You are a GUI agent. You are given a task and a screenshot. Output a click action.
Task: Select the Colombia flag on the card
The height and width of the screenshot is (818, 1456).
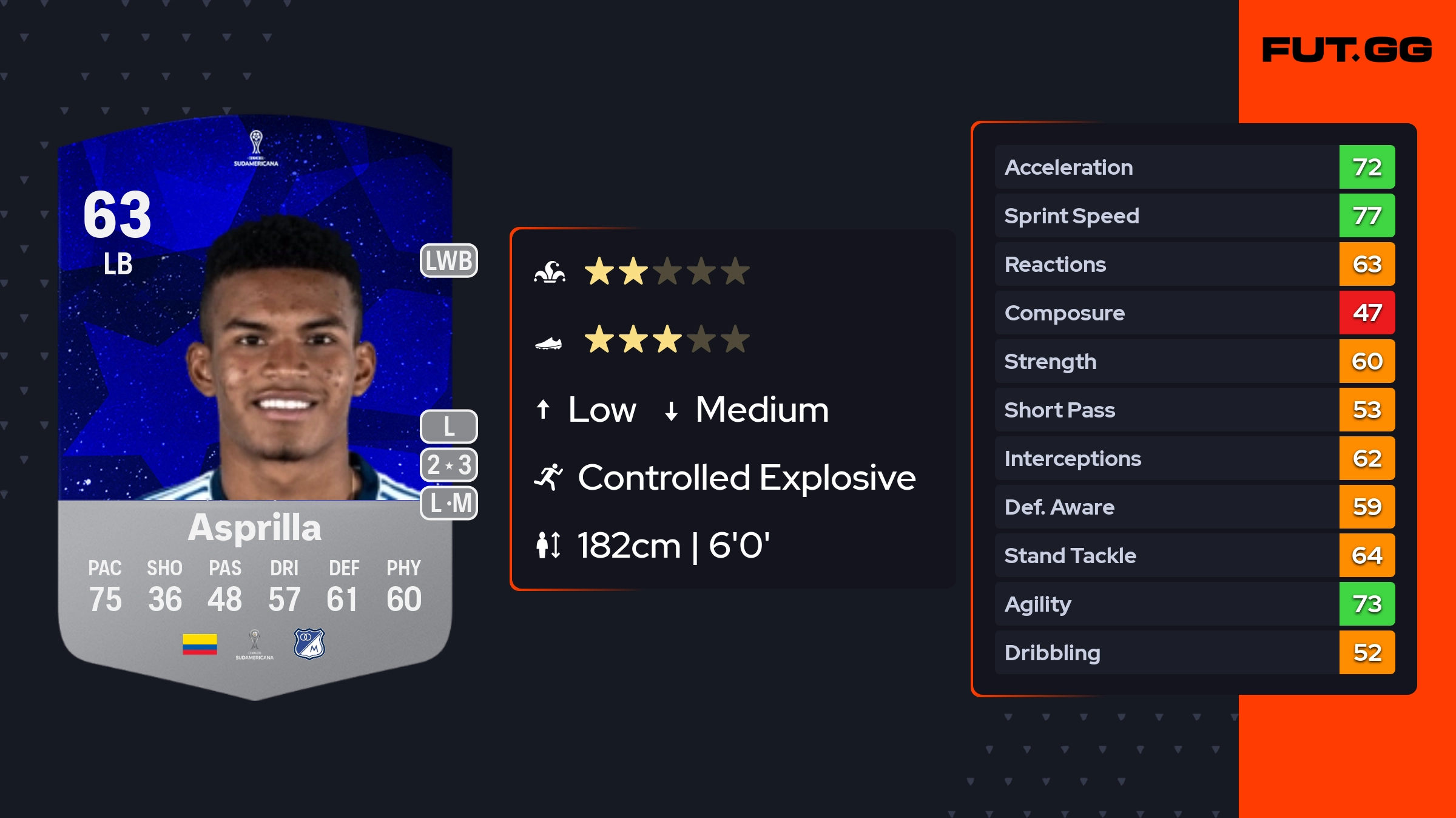point(200,644)
